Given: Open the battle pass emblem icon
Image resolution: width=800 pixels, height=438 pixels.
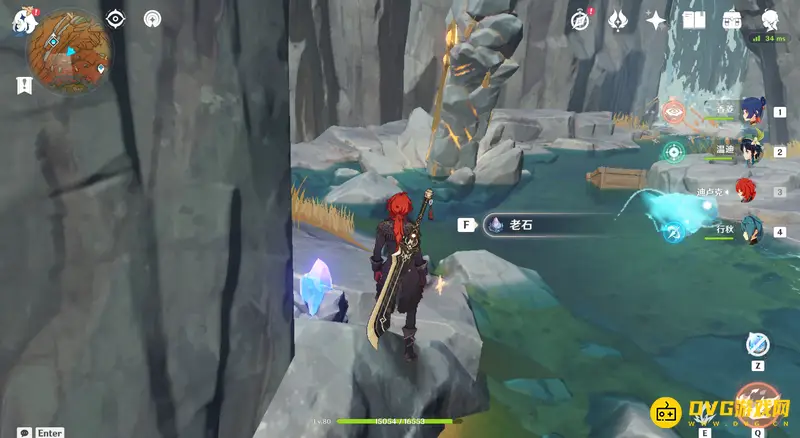Looking at the screenshot, I should (x=618, y=20).
